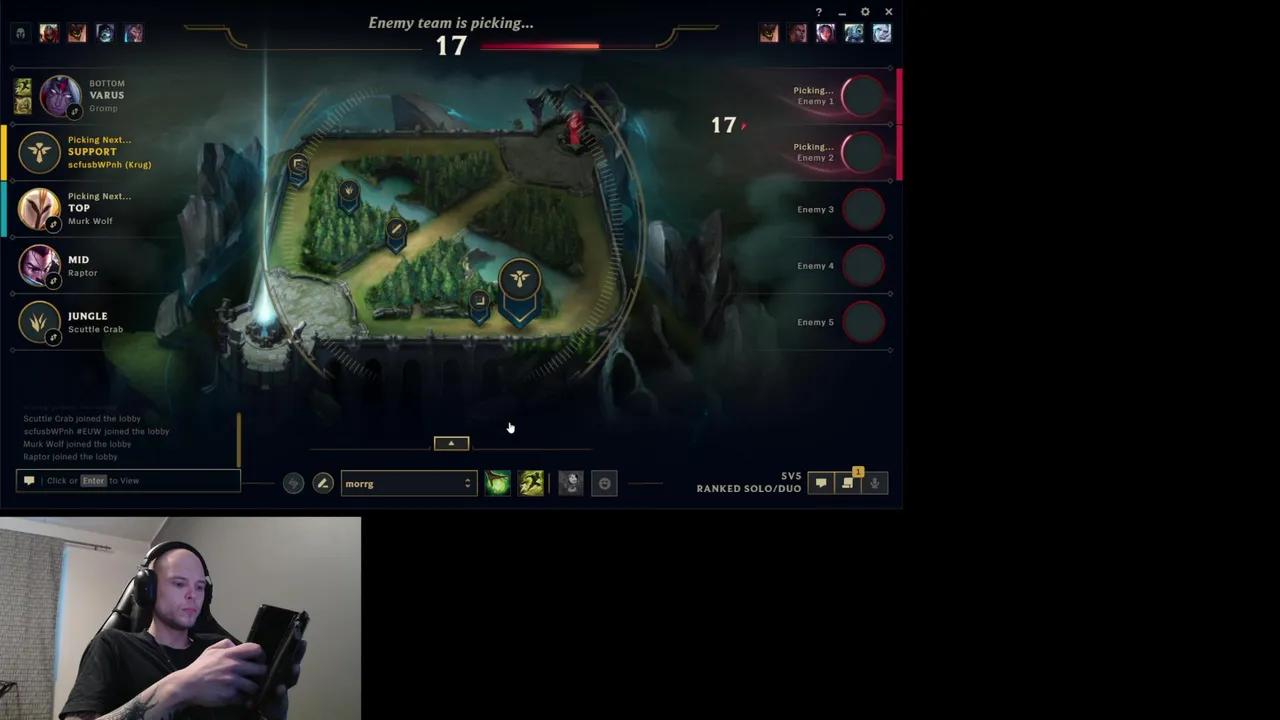Open the chat icon with the 1 notification badge
The height and width of the screenshot is (720, 1280).
847,483
